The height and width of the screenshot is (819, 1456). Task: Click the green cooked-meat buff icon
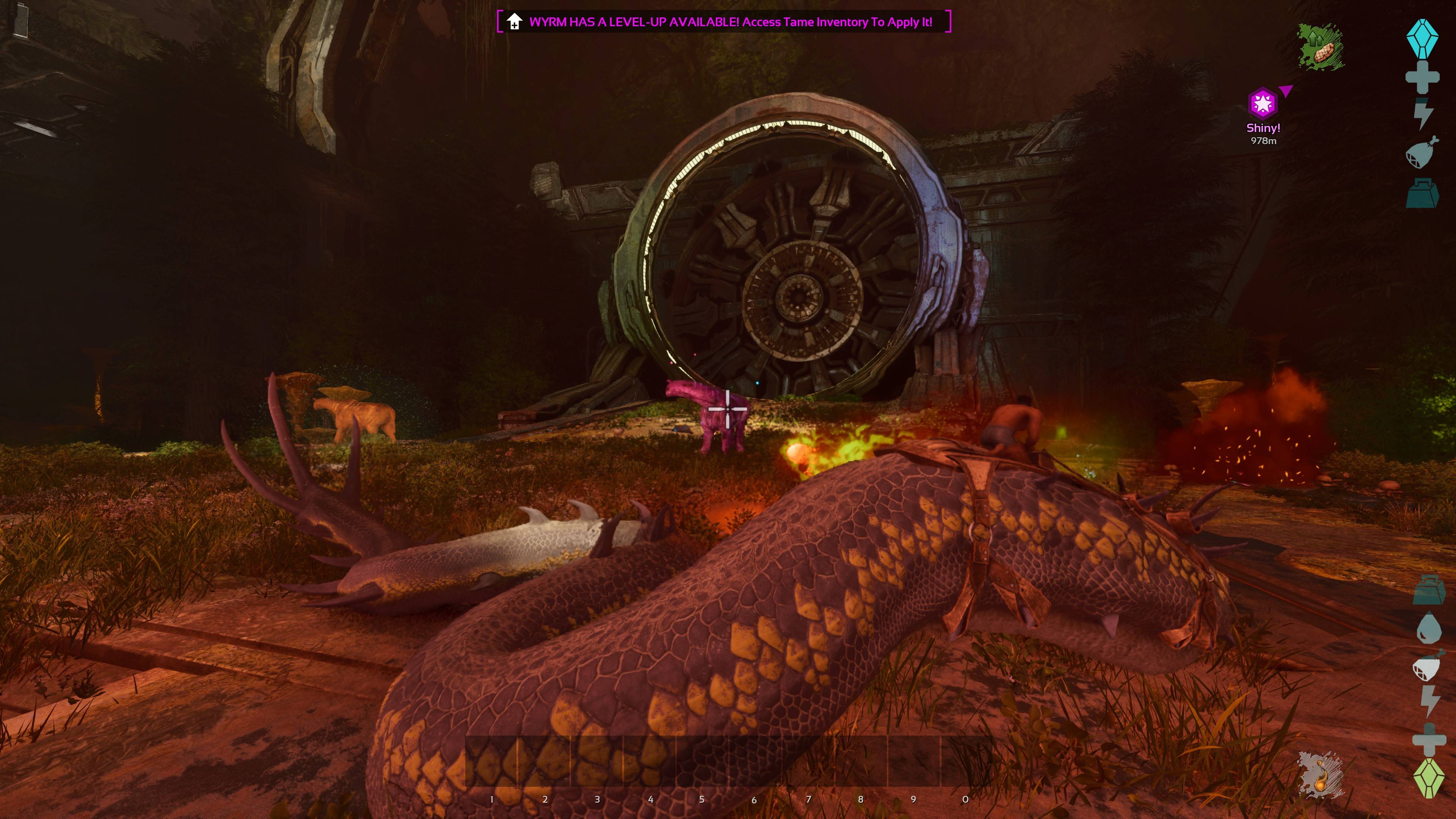[x=1320, y=47]
